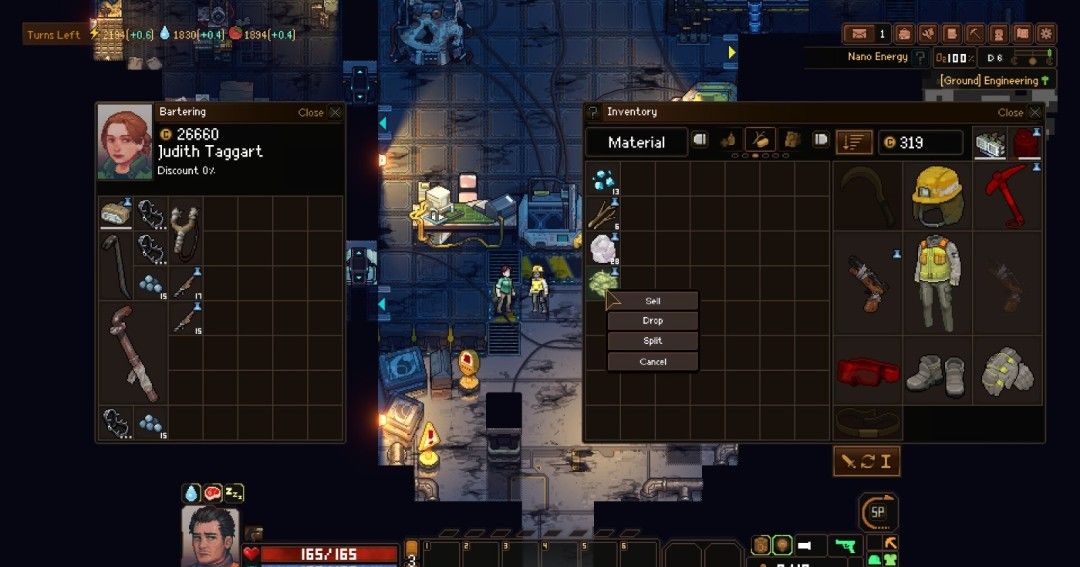Select the blue crystals material stack

[x=602, y=180]
